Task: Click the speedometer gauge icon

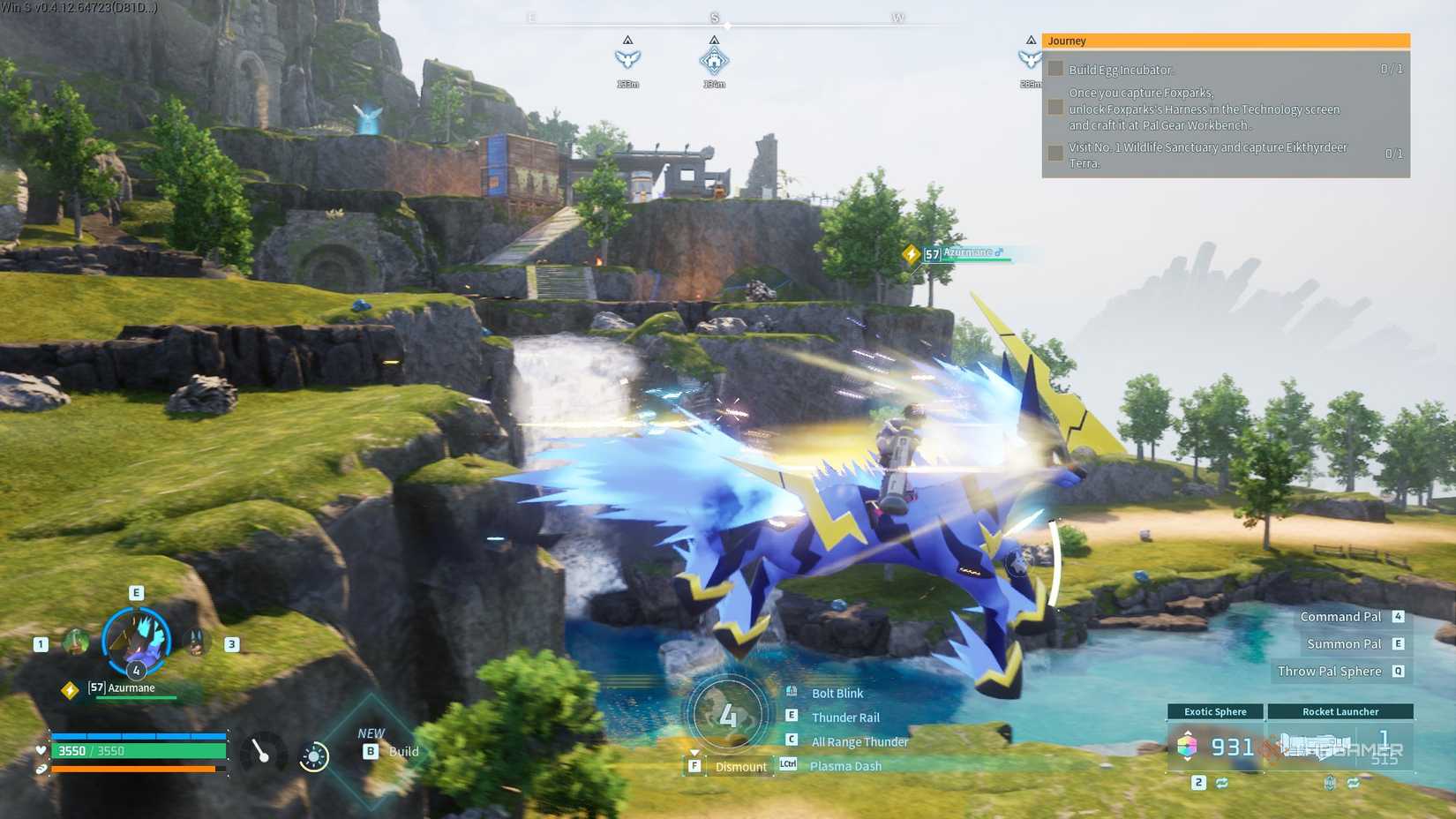Action: pyautogui.click(x=263, y=752)
